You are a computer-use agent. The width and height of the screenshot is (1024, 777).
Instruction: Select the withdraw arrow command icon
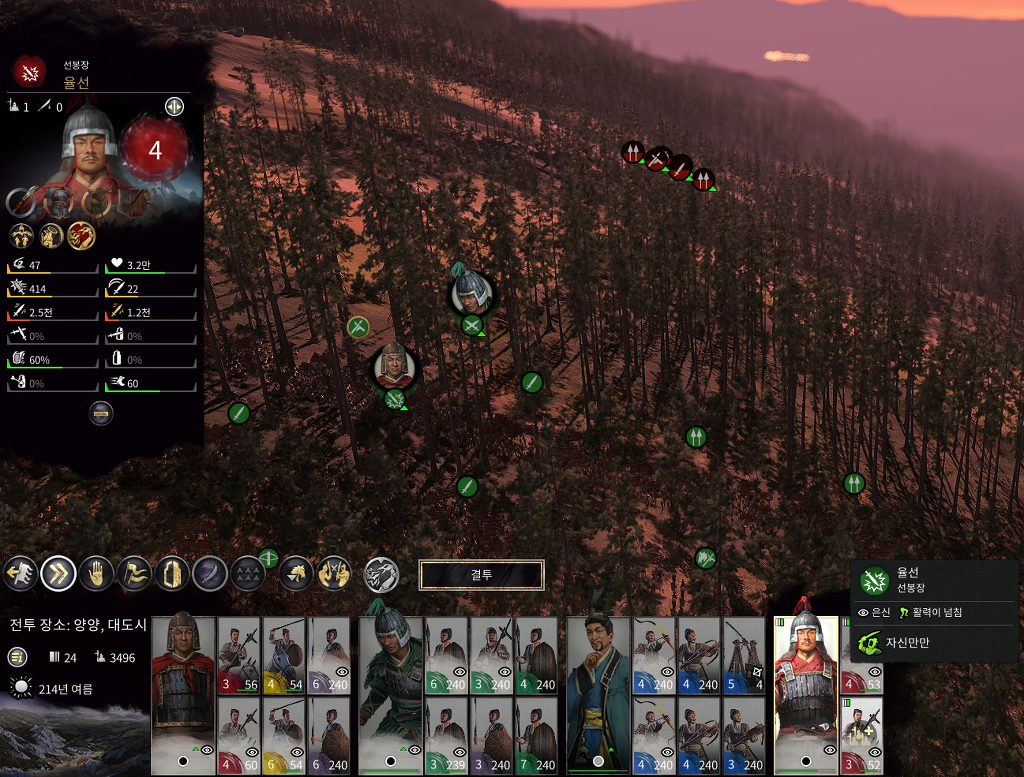tap(22, 573)
